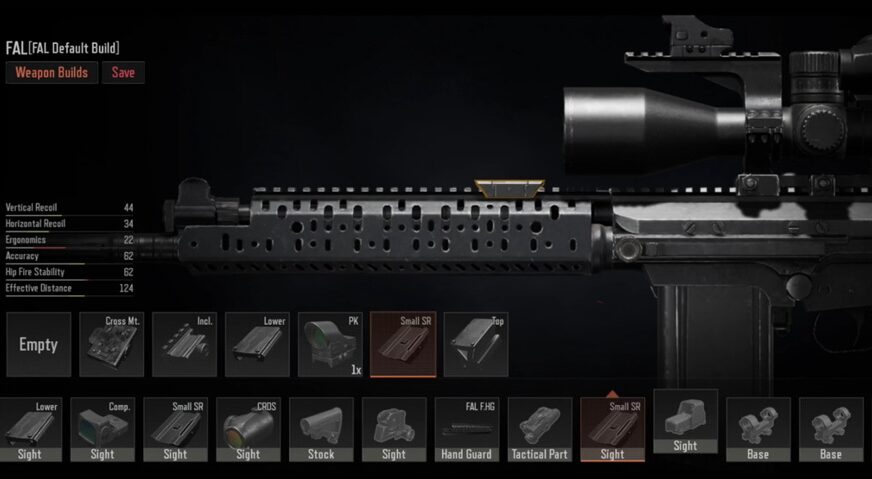Choose the Empty attachment option
The width and height of the screenshot is (872, 479).
(x=39, y=344)
